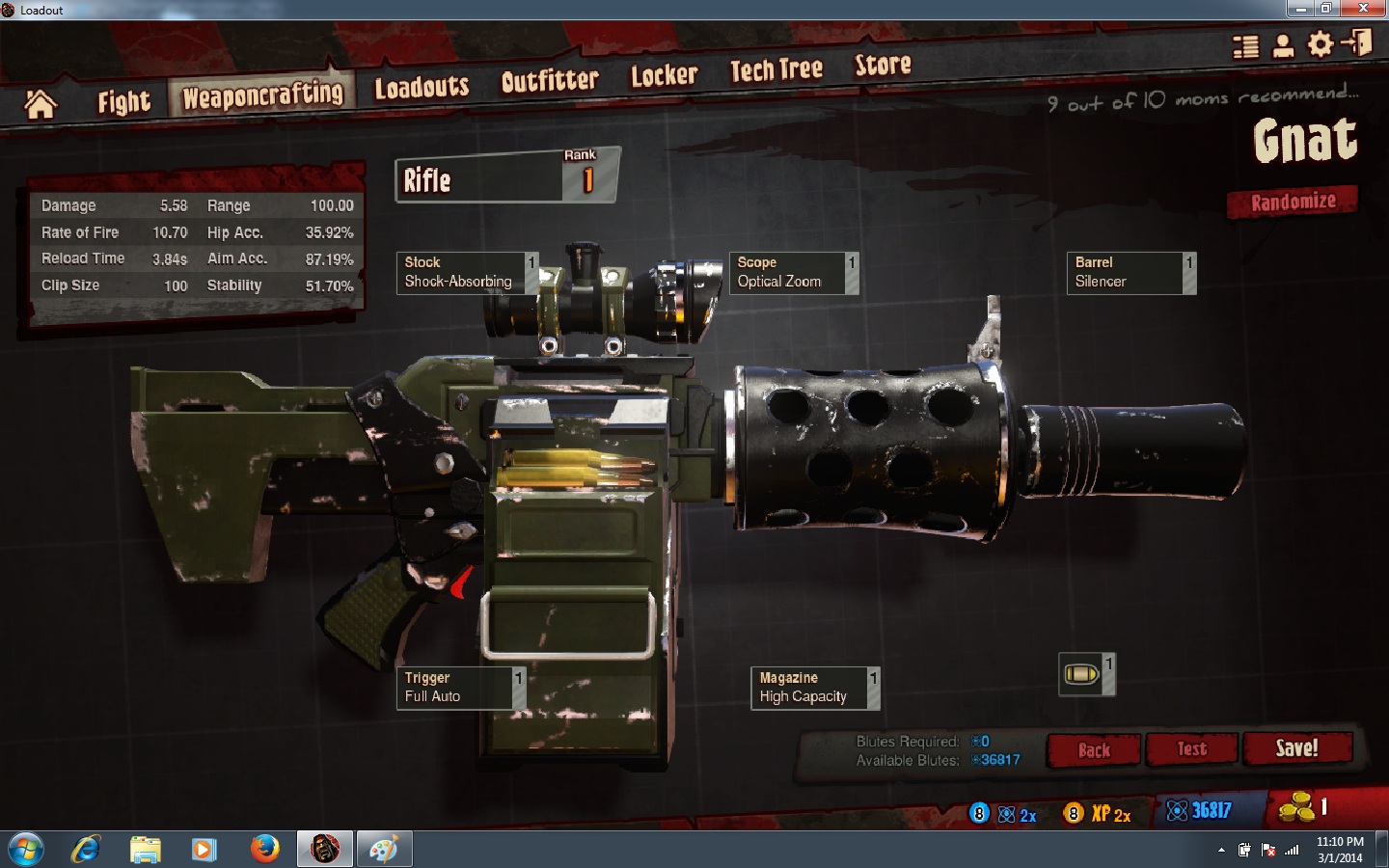Randomize the weapon name

1293,202
